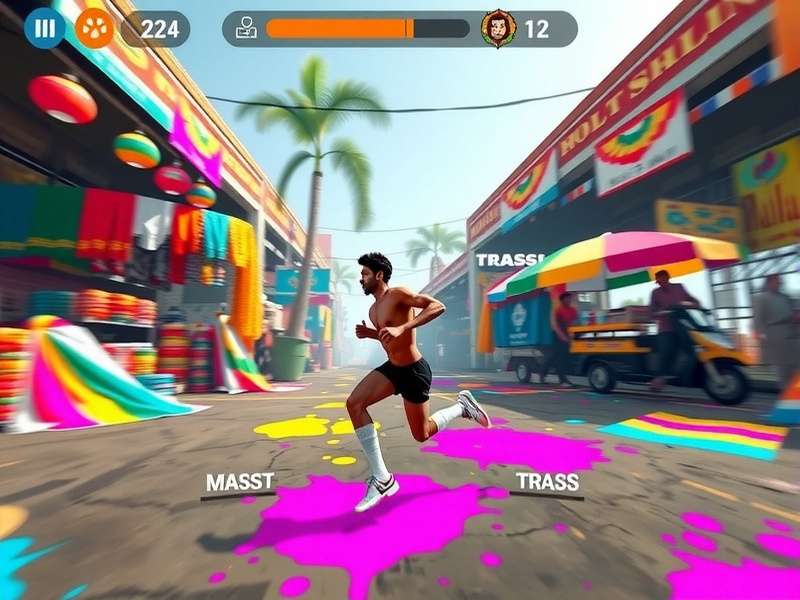Tap the orange paw print icon
This screenshot has width=800, height=600.
click(x=94, y=28)
